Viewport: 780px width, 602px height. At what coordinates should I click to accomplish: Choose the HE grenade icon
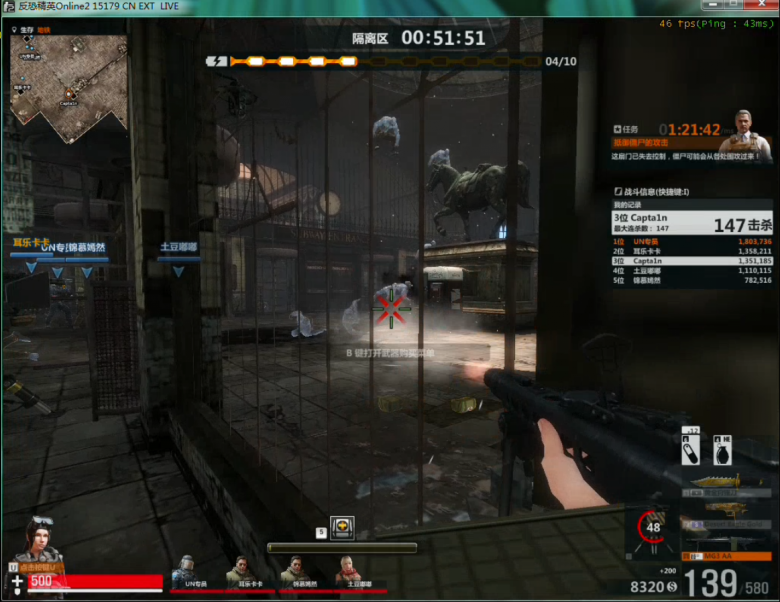[722, 452]
